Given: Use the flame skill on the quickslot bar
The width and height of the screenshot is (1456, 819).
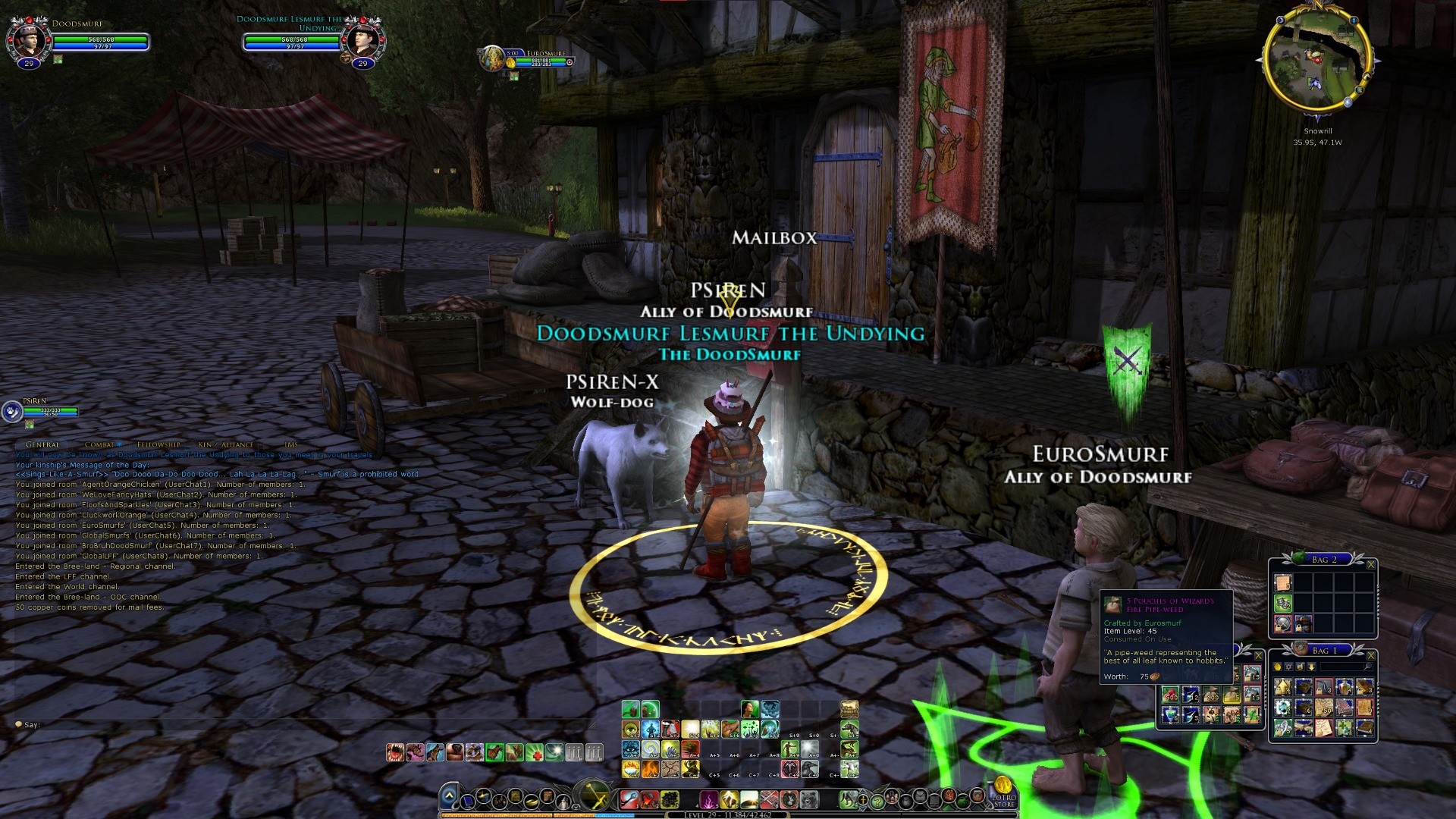Looking at the screenshot, I should [x=651, y=769].
